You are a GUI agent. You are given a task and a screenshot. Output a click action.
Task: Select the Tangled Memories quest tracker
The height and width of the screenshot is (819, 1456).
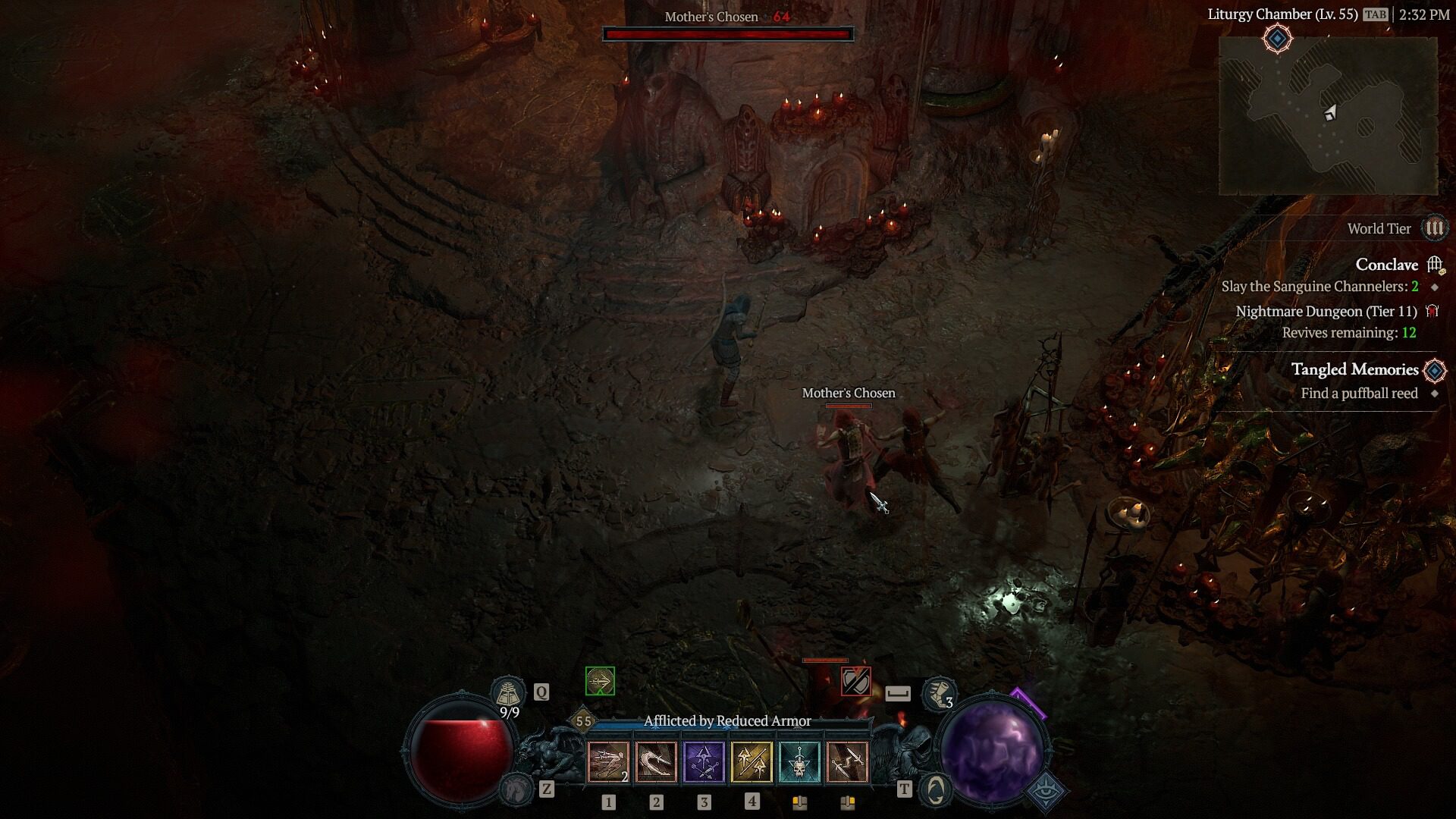click(1354, 369)
